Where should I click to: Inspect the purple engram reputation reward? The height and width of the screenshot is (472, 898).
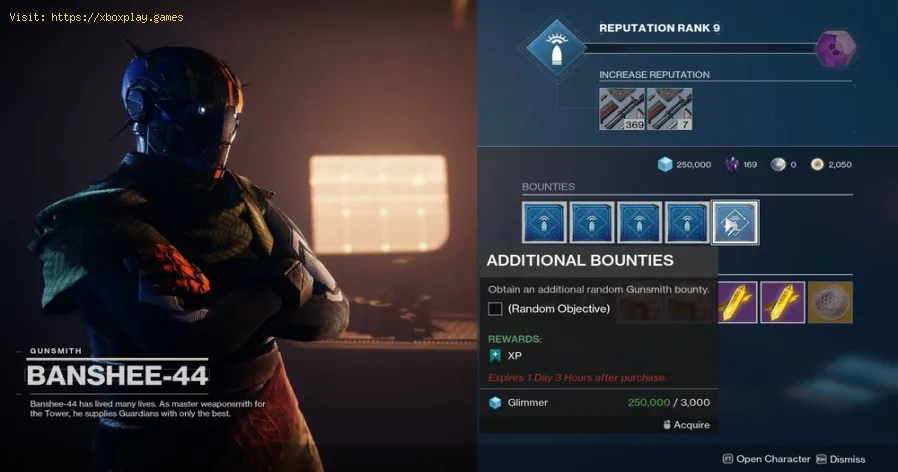[x=833, y=48]
